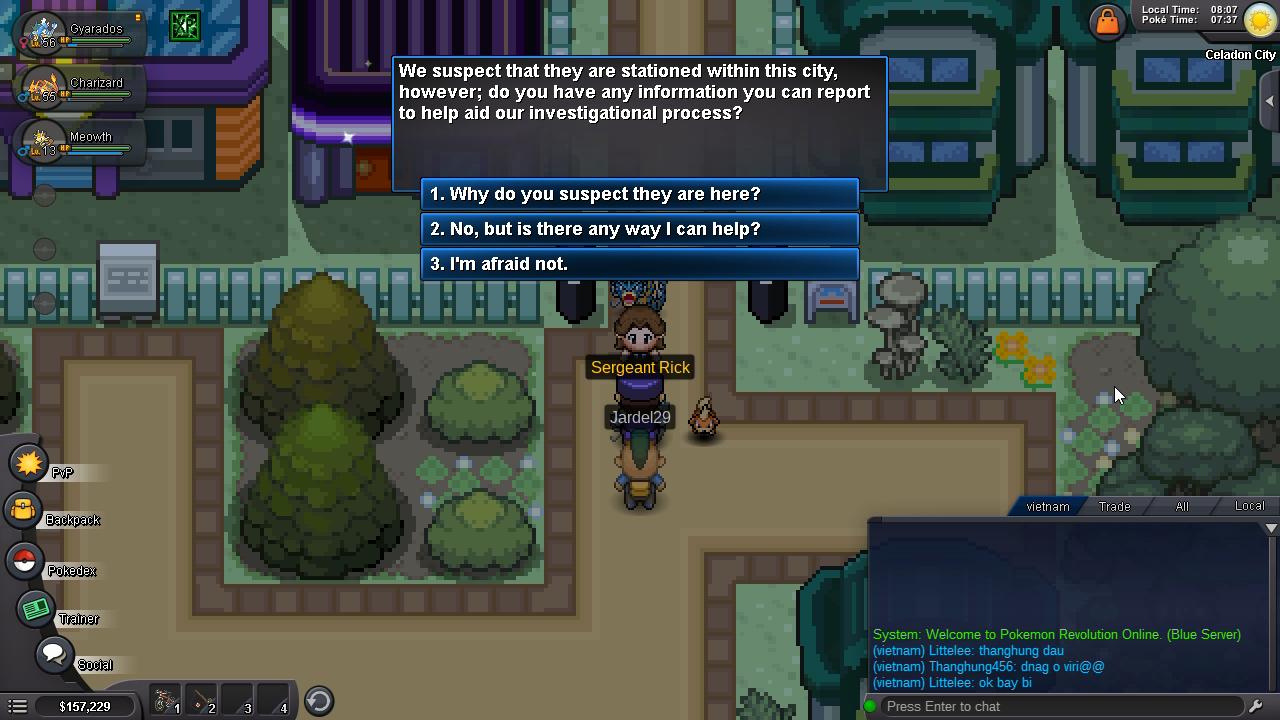Viewport: 1280px width, 720px height.
Task: Choose 'Why do you suspect they are here?'
Action: 639,194
